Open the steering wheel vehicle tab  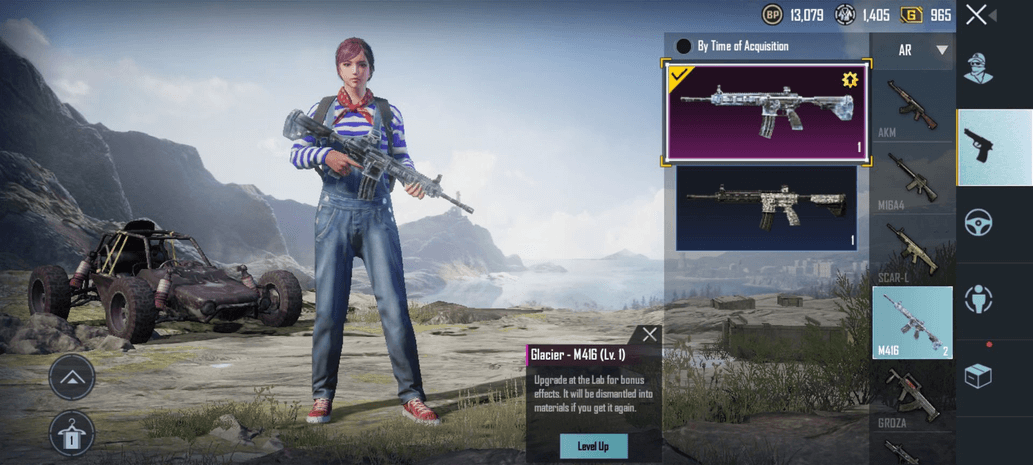(x=978, y=222)
